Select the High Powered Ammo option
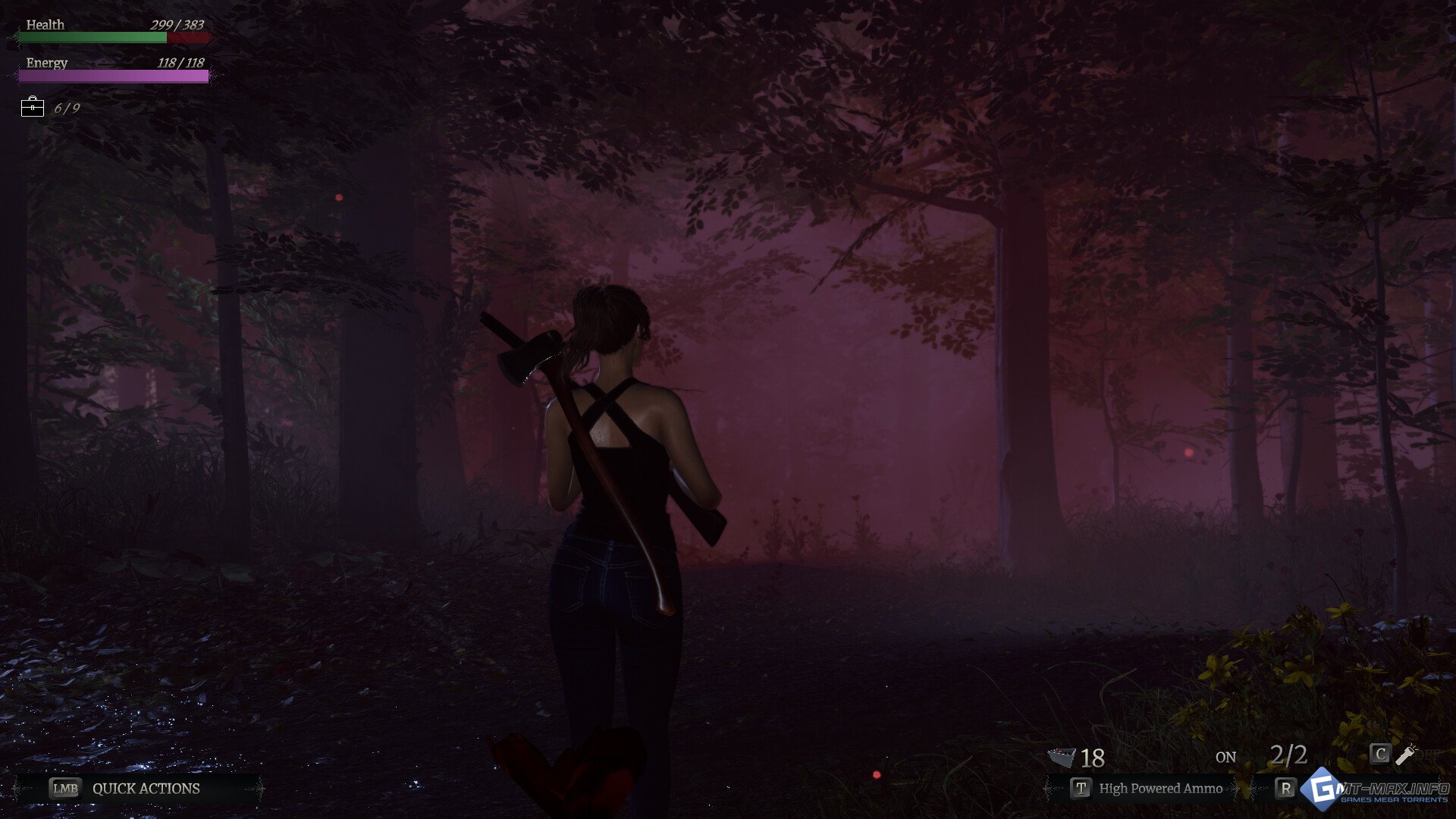The height and width of the screenshot is (819, 1456). [x=1159, y=789]
